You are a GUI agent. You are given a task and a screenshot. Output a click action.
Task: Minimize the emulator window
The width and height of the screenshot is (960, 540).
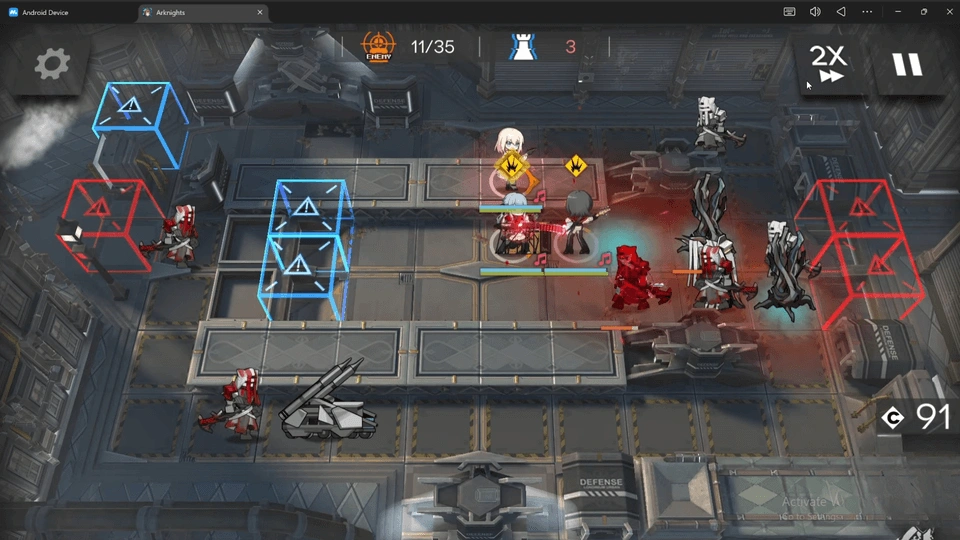[897, 12]
